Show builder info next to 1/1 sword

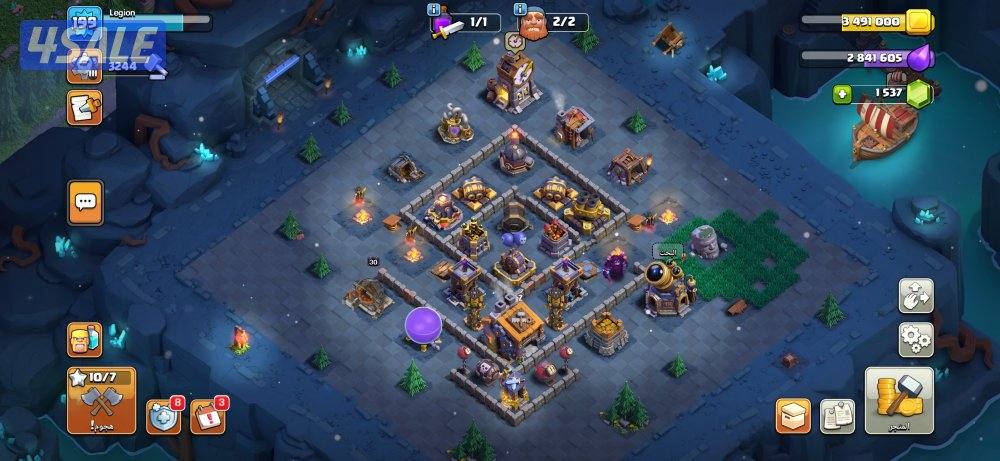point(434,10)
